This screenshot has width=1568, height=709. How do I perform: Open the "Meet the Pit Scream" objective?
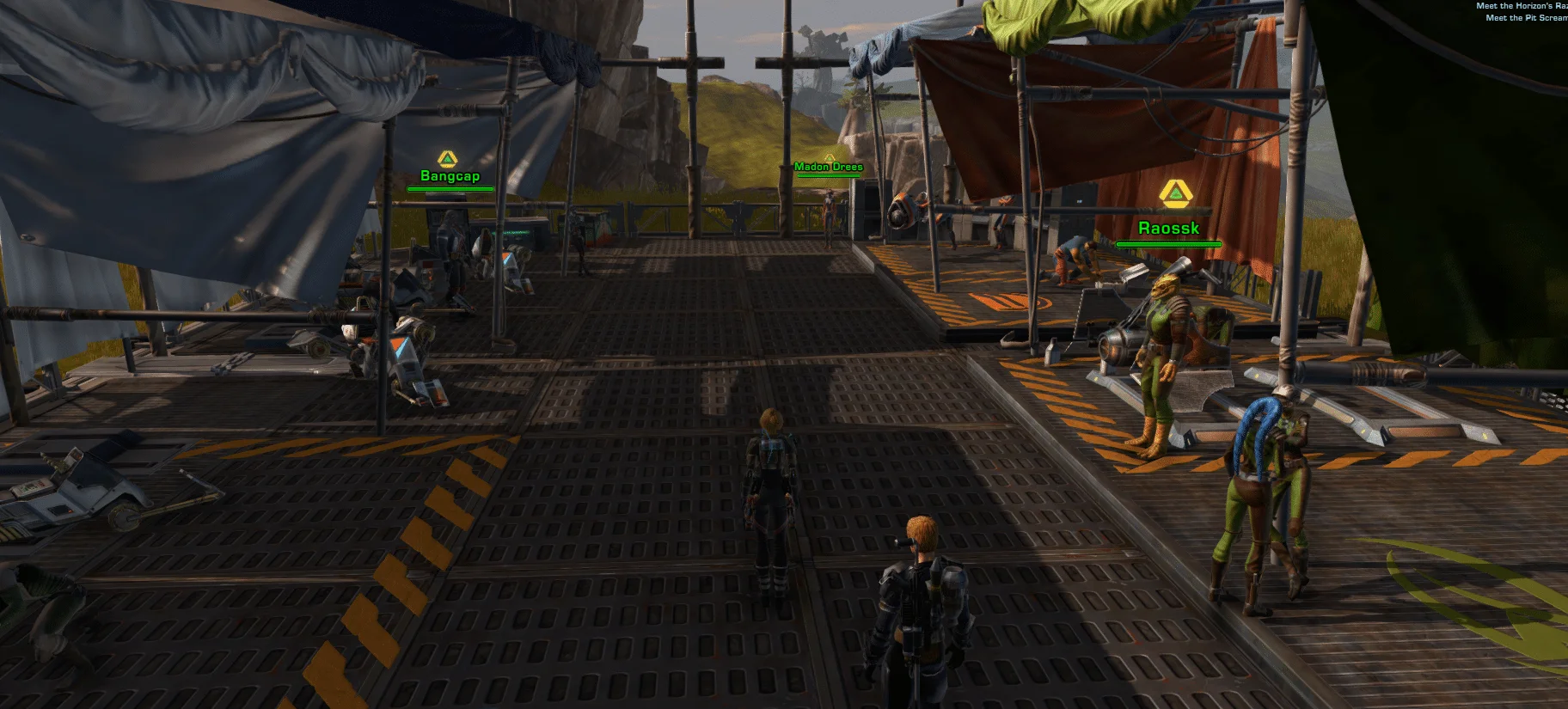[1526, 18]
